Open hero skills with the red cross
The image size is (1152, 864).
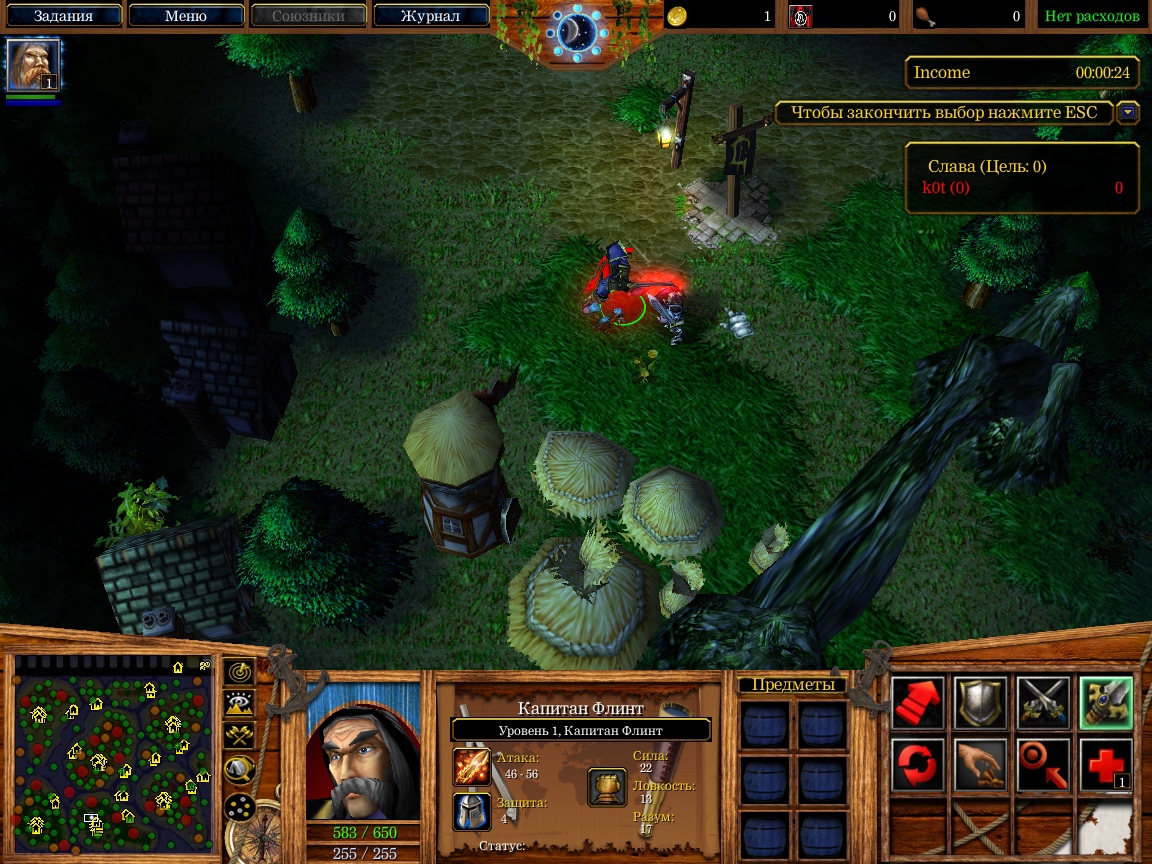[1105, 765]
